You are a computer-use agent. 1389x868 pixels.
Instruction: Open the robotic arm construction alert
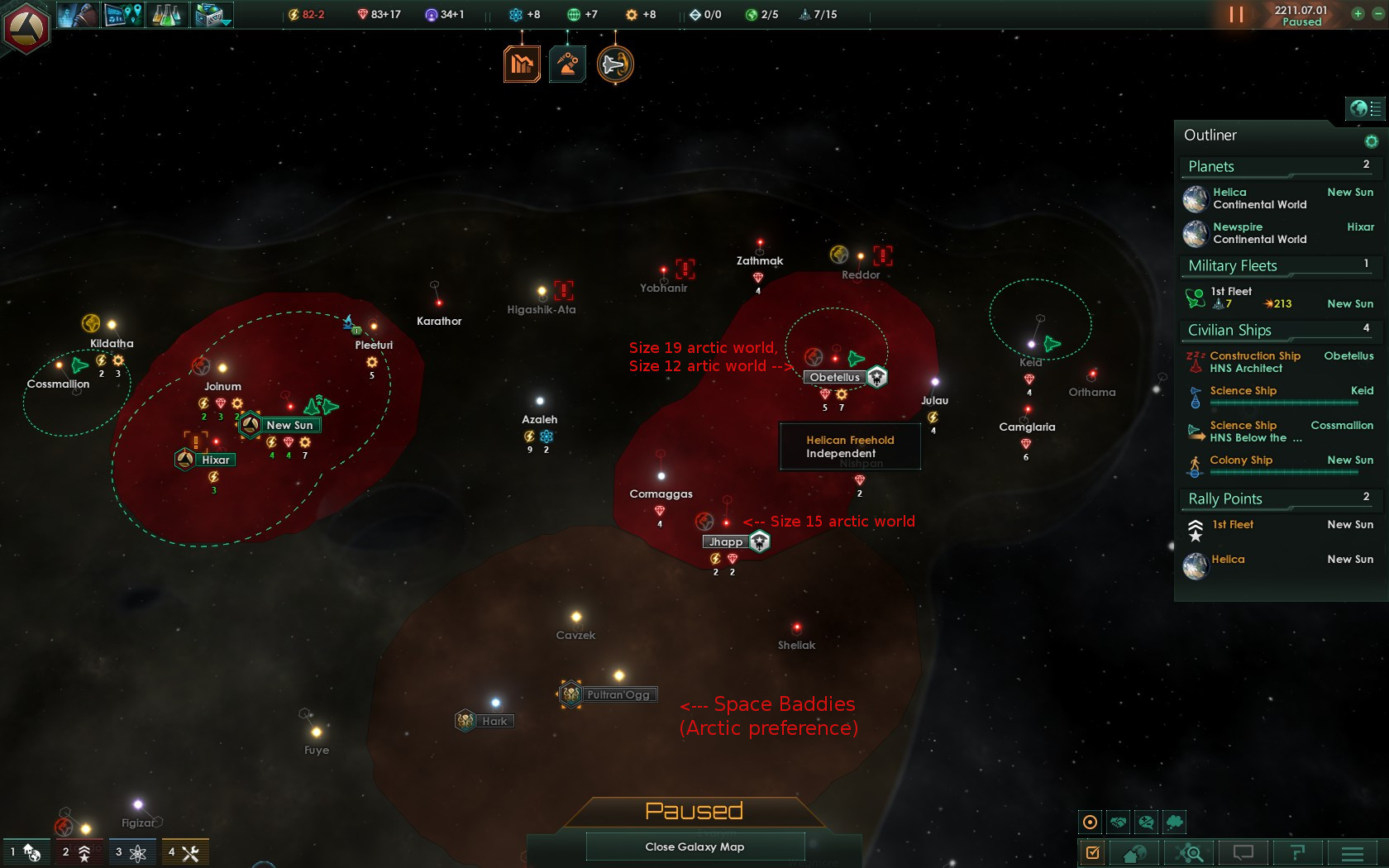(568, 64)
